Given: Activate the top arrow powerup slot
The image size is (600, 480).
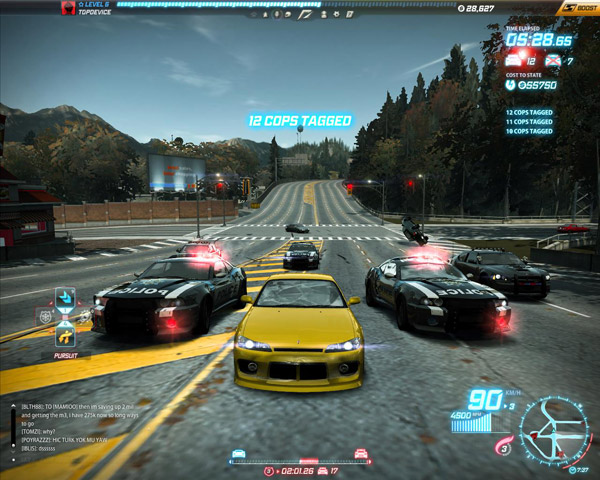Looking at the screenshot, I should (65, 297).
